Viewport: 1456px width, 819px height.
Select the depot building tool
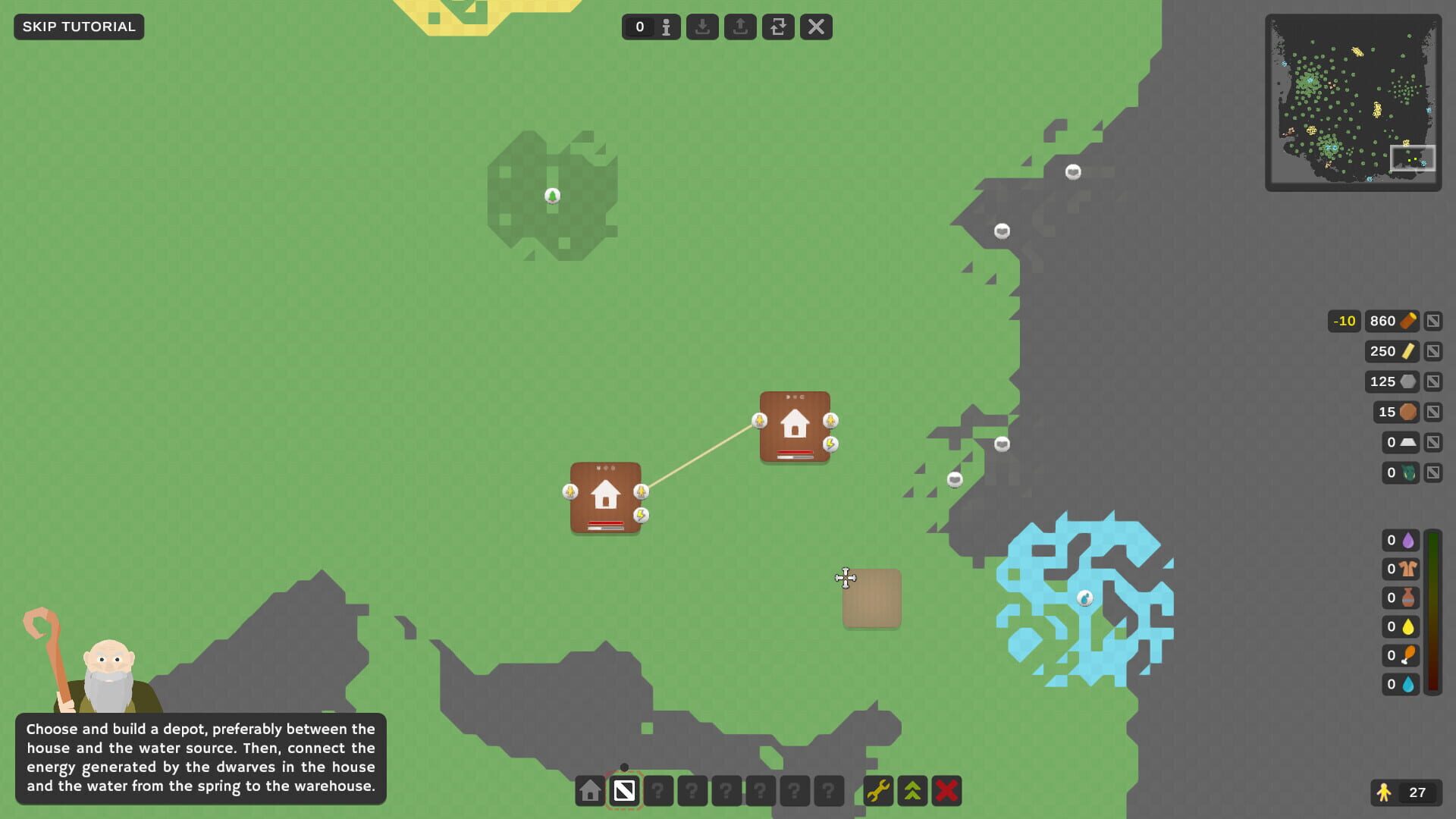point(624,791)
